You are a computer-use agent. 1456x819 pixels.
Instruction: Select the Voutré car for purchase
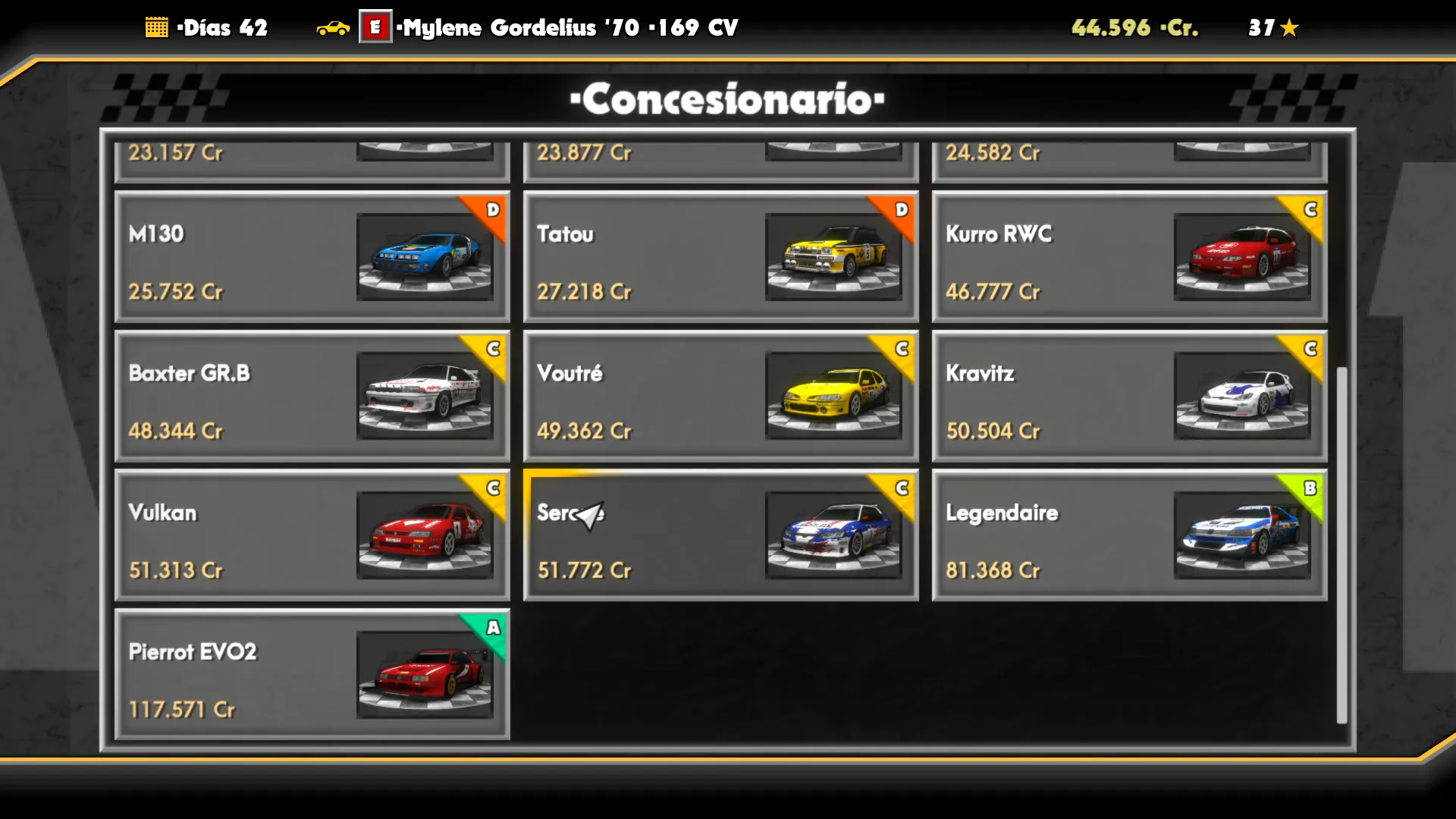point(720,396)
